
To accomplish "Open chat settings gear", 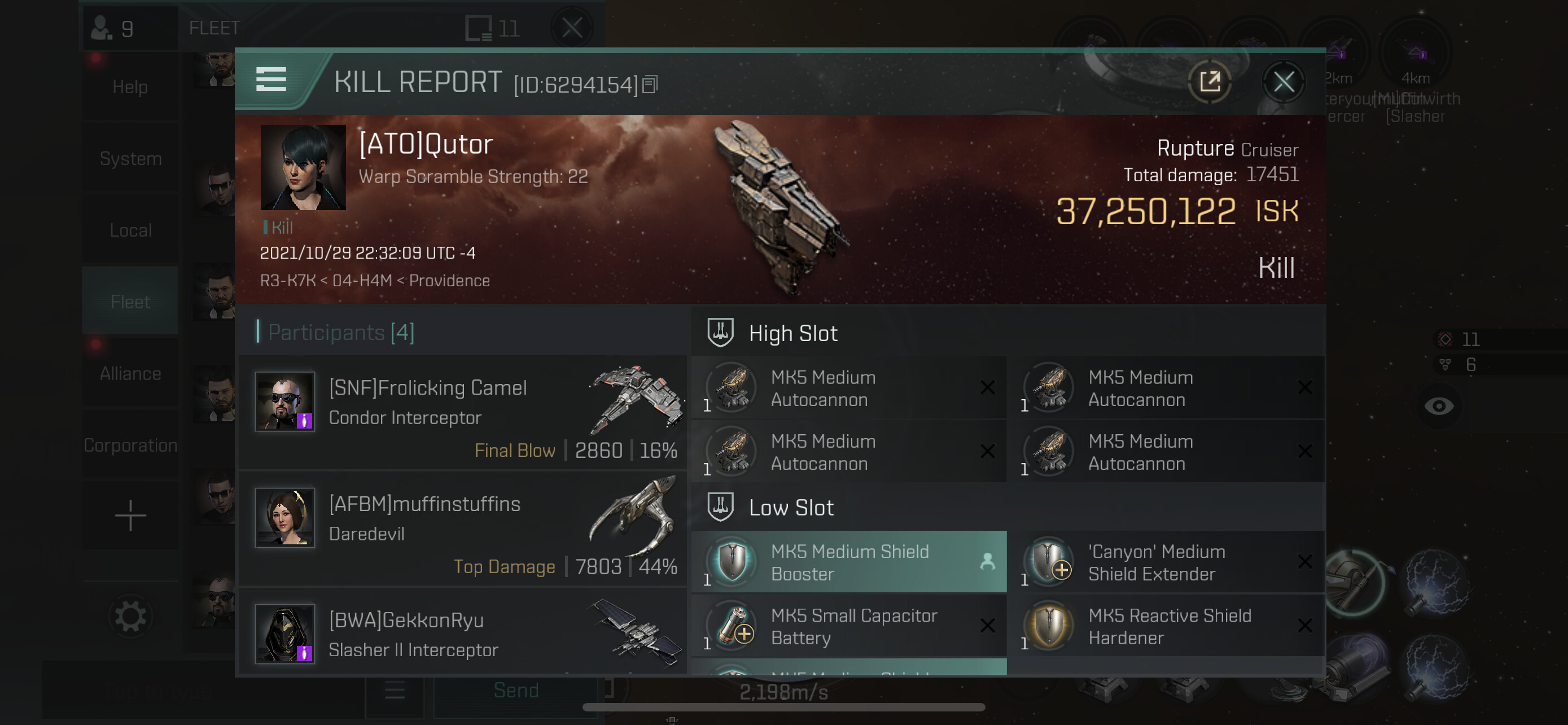I will click(x=130, y=616).
